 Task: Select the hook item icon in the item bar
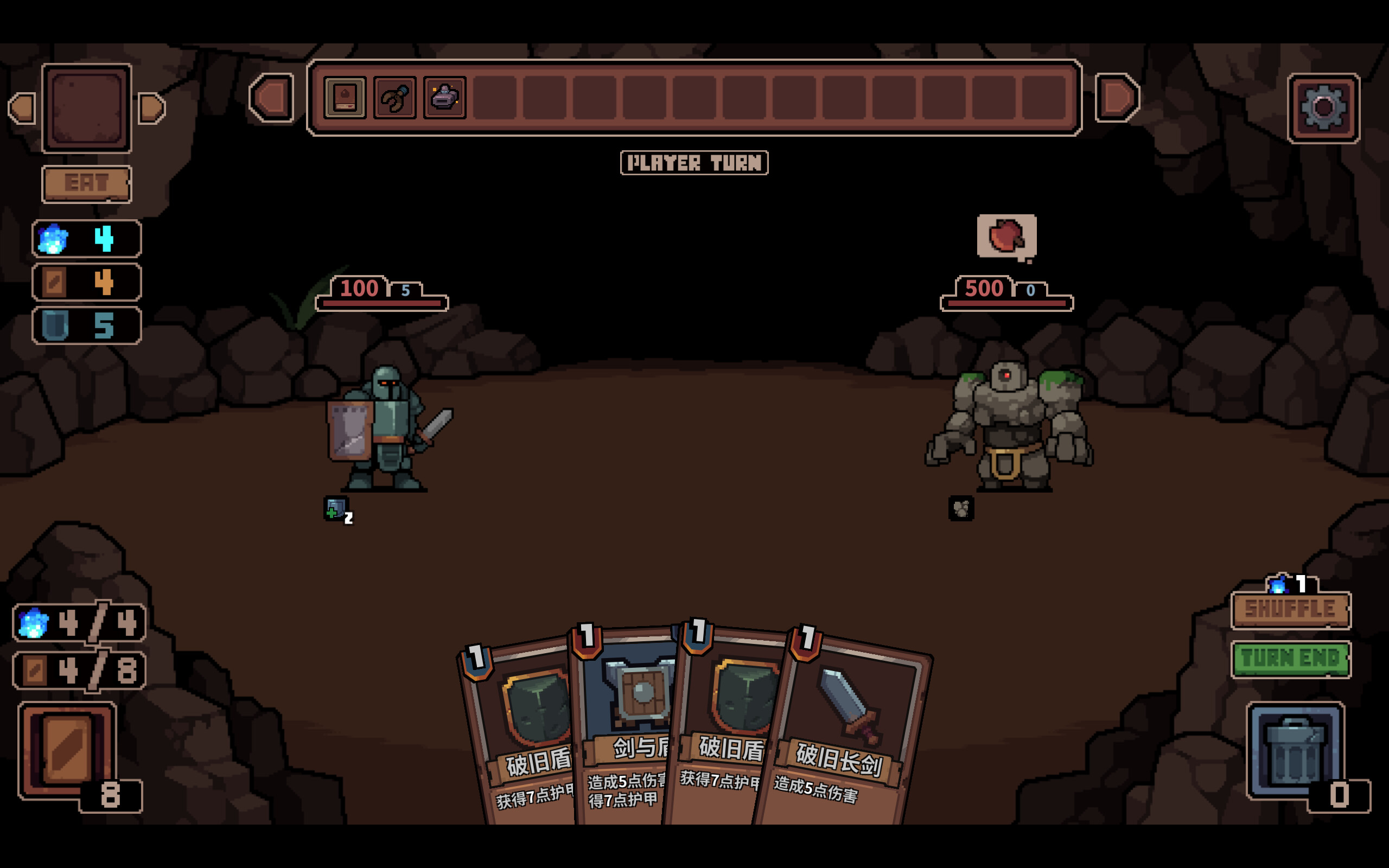tap(396, 97)
